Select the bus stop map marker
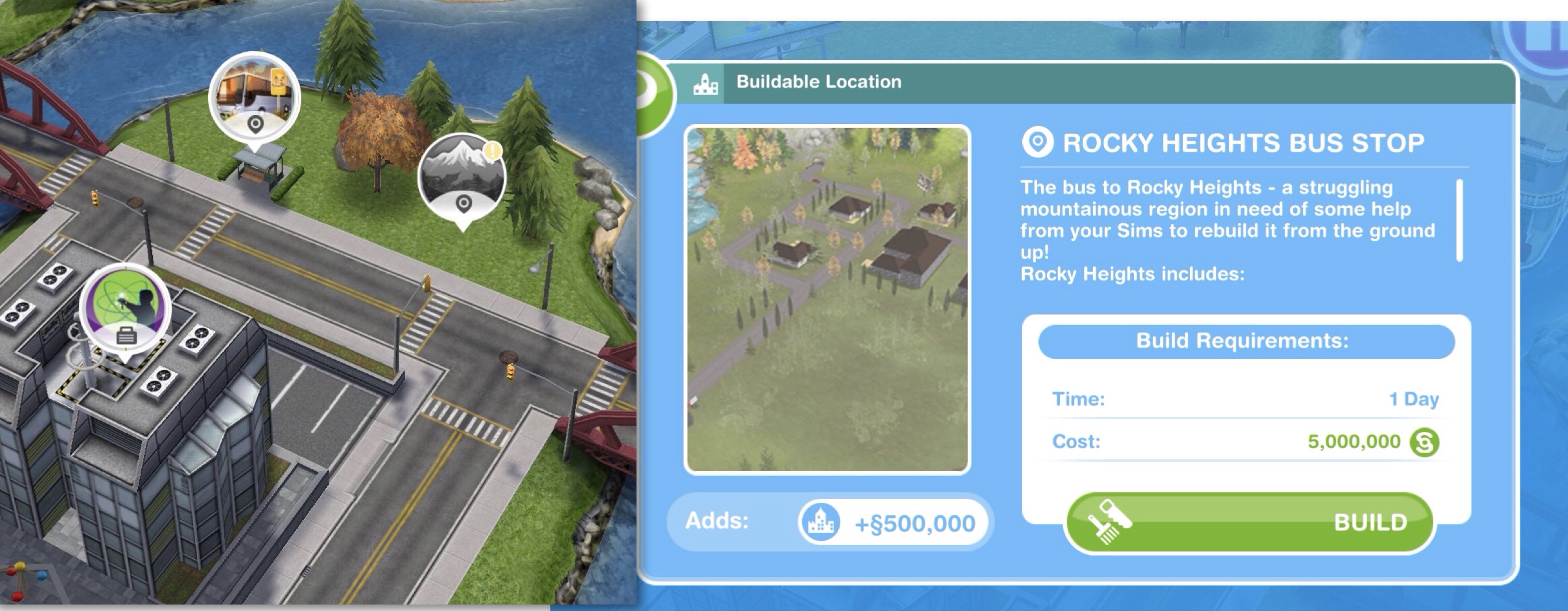The width and height of the screenshot is (1568, 611). 254,98
